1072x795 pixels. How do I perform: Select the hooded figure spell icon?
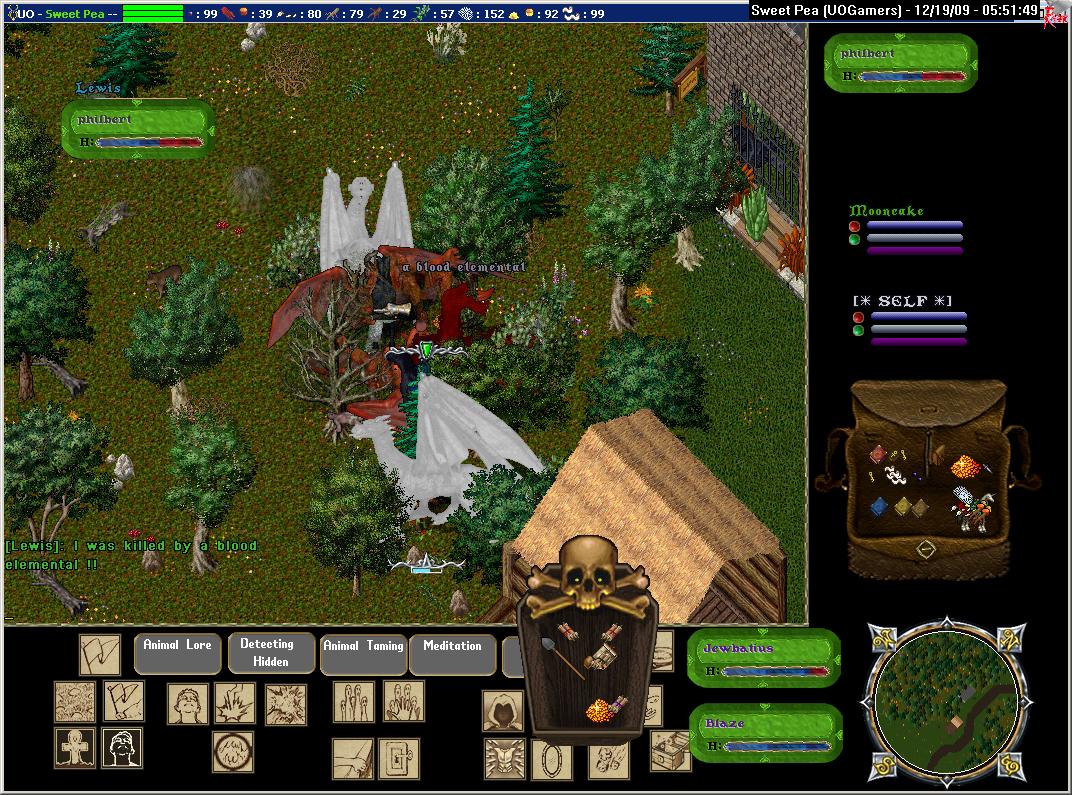[503, 710]
